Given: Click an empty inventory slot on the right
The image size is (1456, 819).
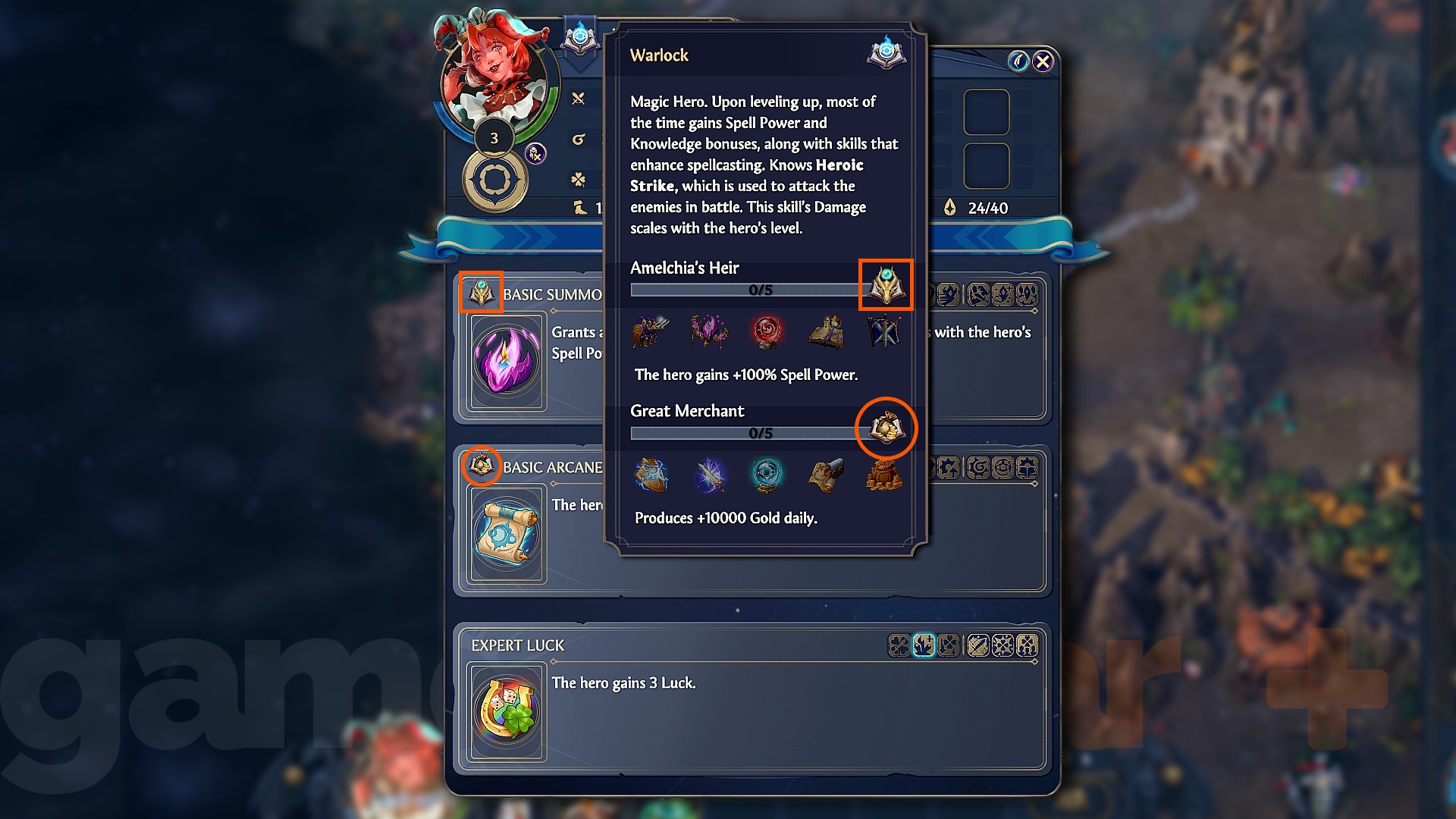Looking at the screenshot, I should (986, 112).
